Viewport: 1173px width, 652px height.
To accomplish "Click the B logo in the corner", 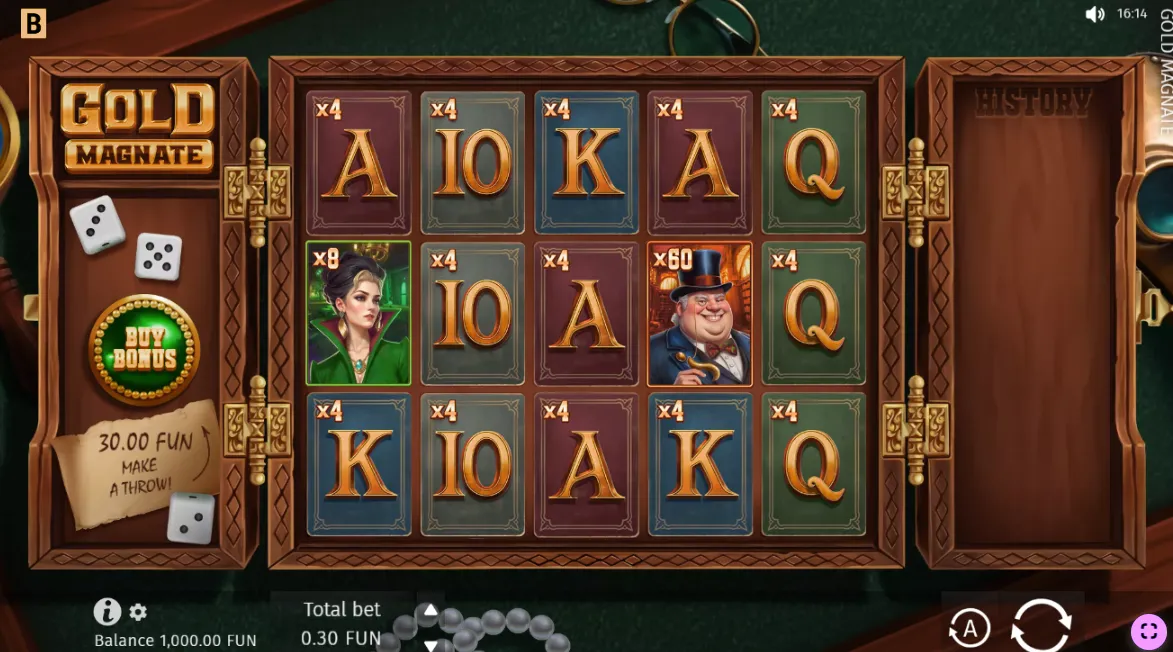I will (x=33, y=23).
